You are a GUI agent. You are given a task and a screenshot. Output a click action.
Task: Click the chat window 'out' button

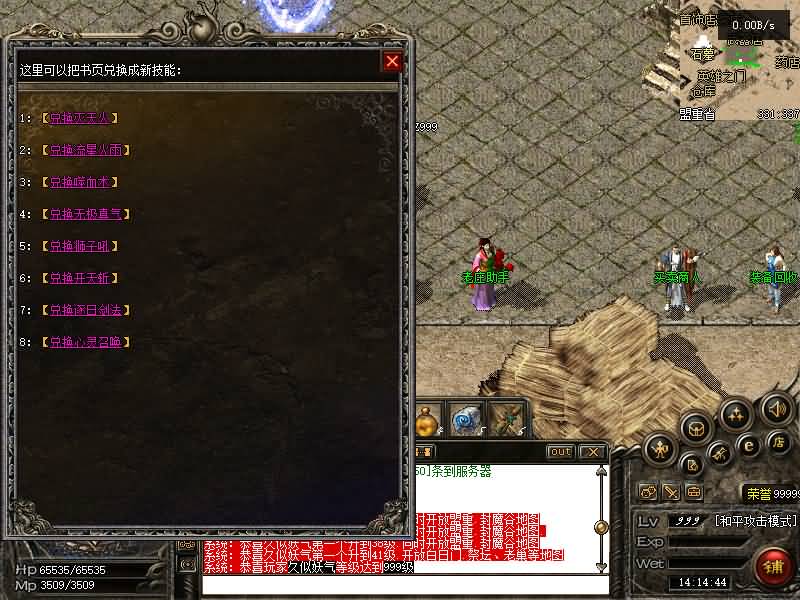pos(560,452)
